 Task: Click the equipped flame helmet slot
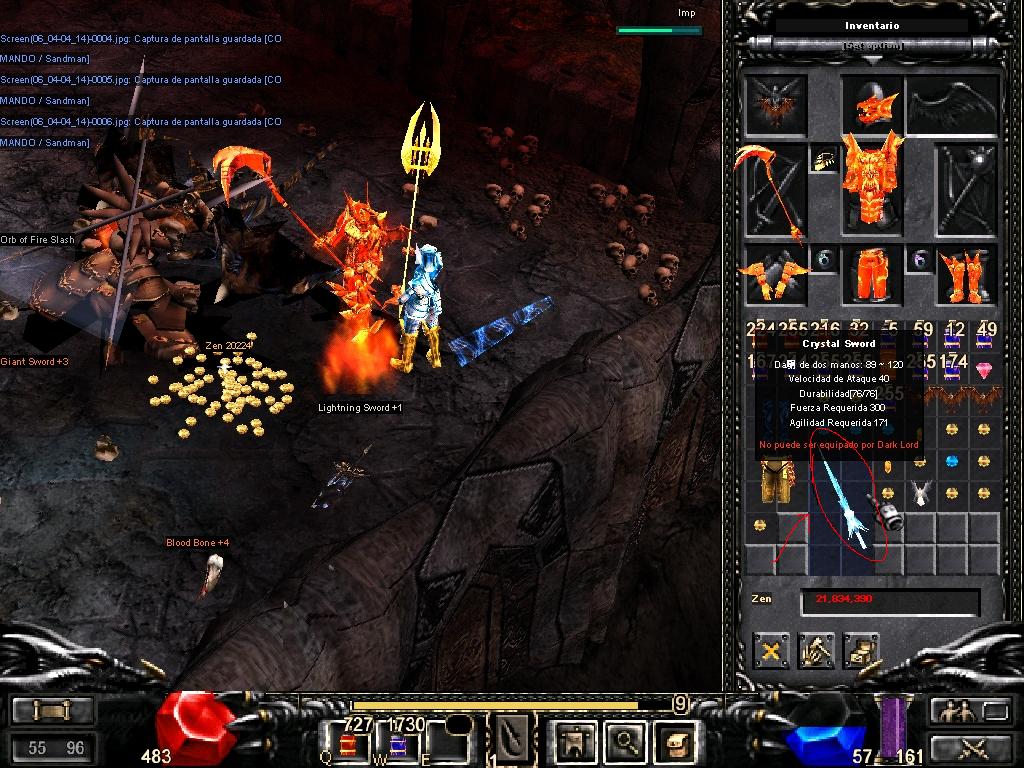tap(872, 103)
